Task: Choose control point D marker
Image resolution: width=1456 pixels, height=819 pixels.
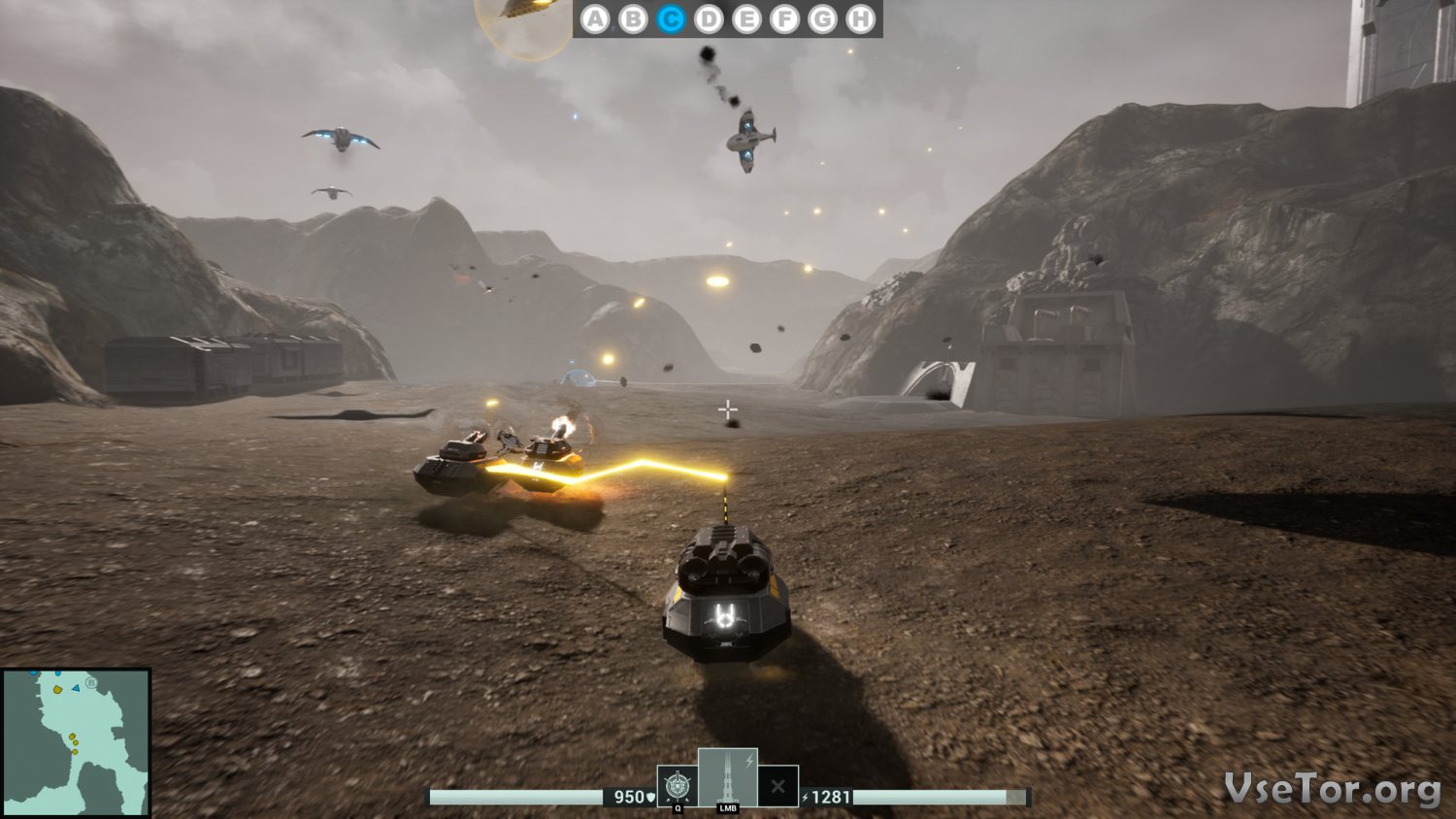Action: [x=709, y=18]
